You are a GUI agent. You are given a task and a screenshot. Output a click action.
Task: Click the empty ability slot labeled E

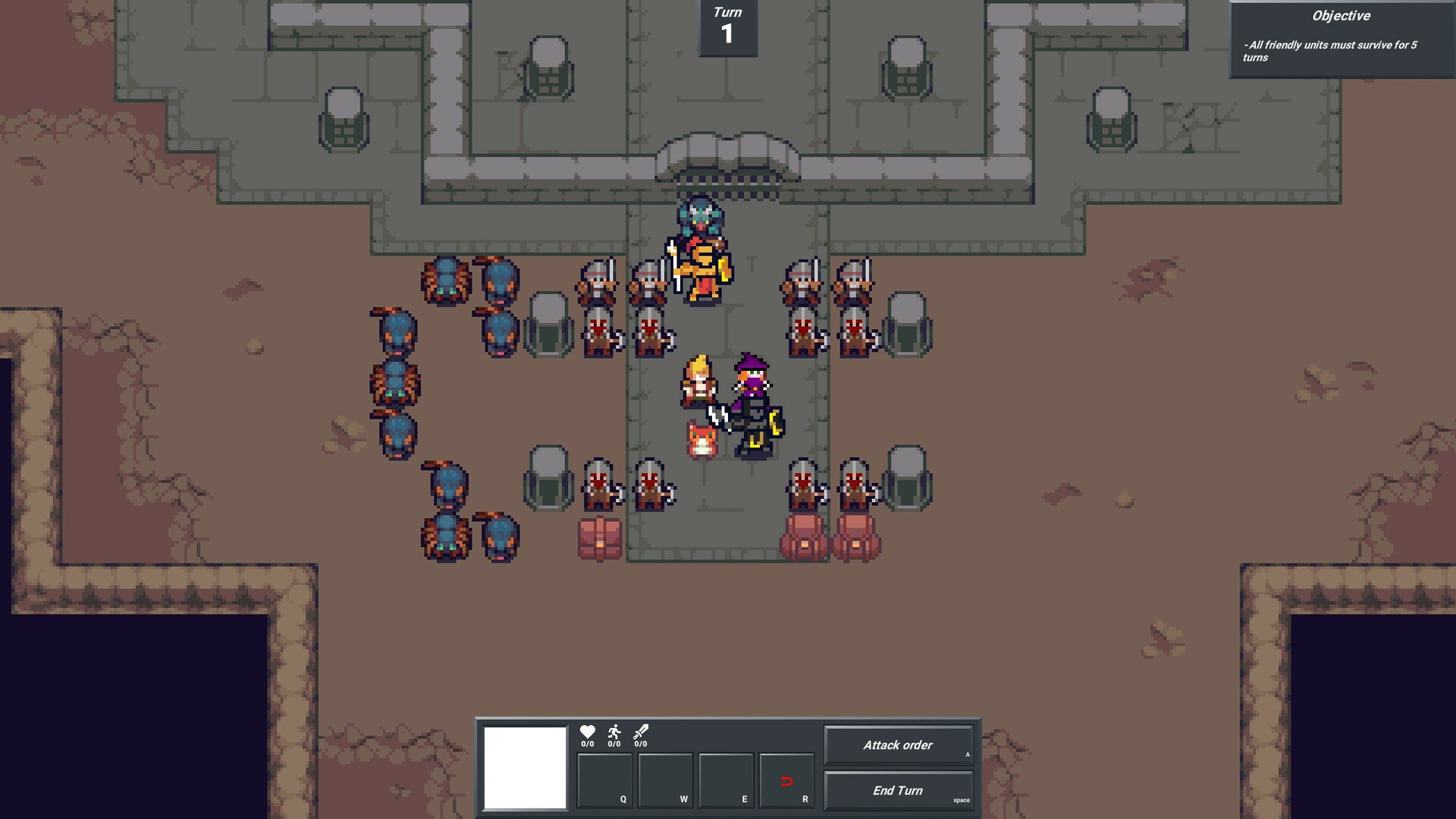click(x=726, y=781)
